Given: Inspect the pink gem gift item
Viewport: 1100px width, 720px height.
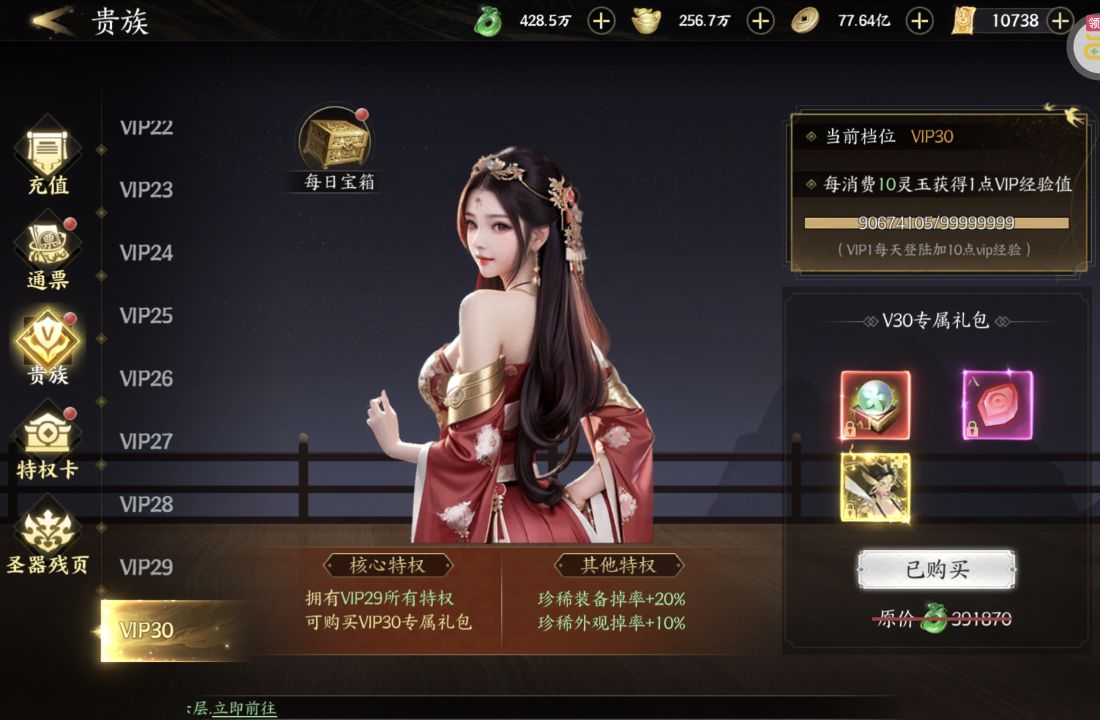Looking at the screenshot, I should pyautogui.click(x=997, y=405).
